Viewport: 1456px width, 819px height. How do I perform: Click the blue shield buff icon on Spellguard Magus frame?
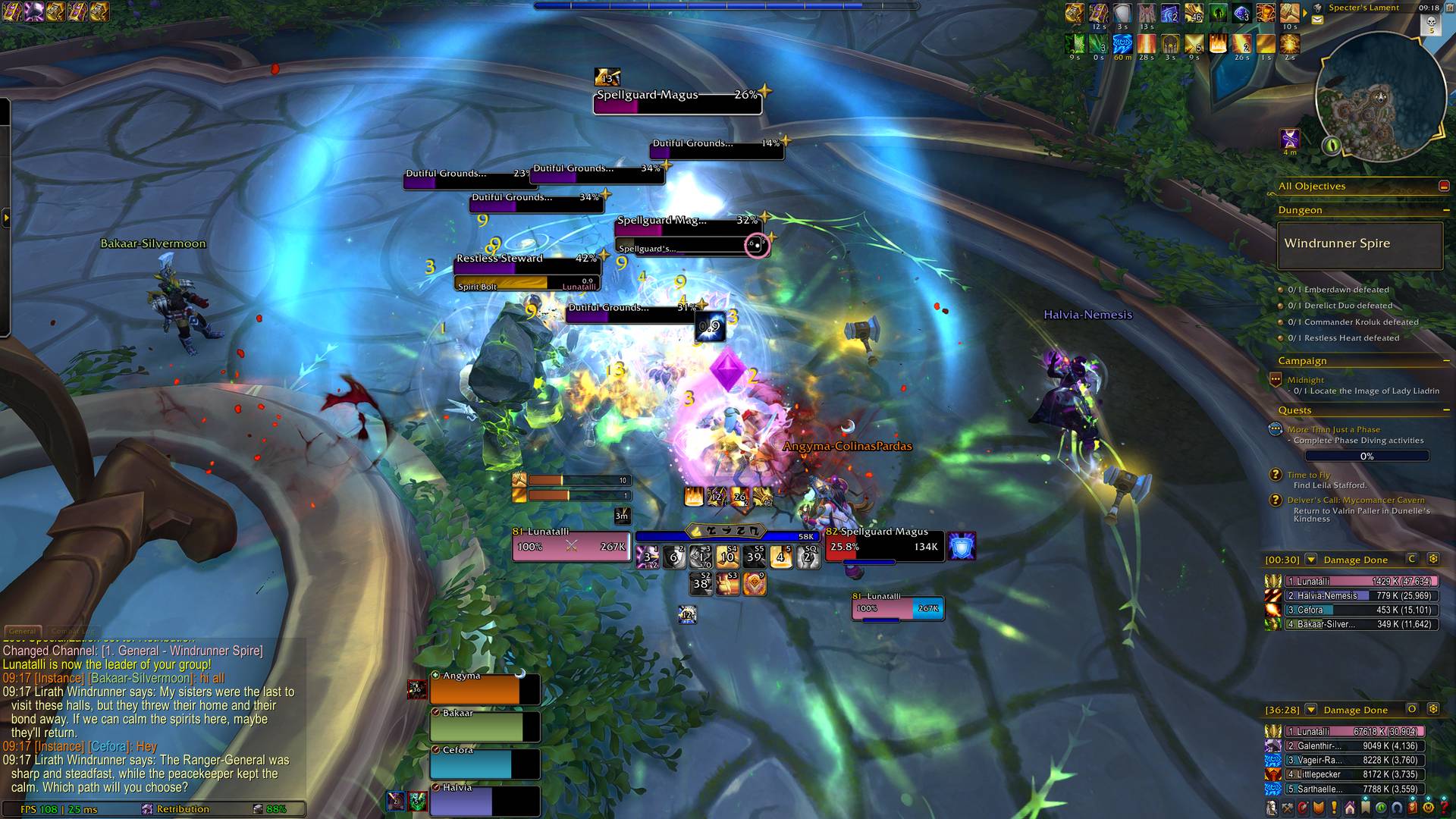point(962,546)
